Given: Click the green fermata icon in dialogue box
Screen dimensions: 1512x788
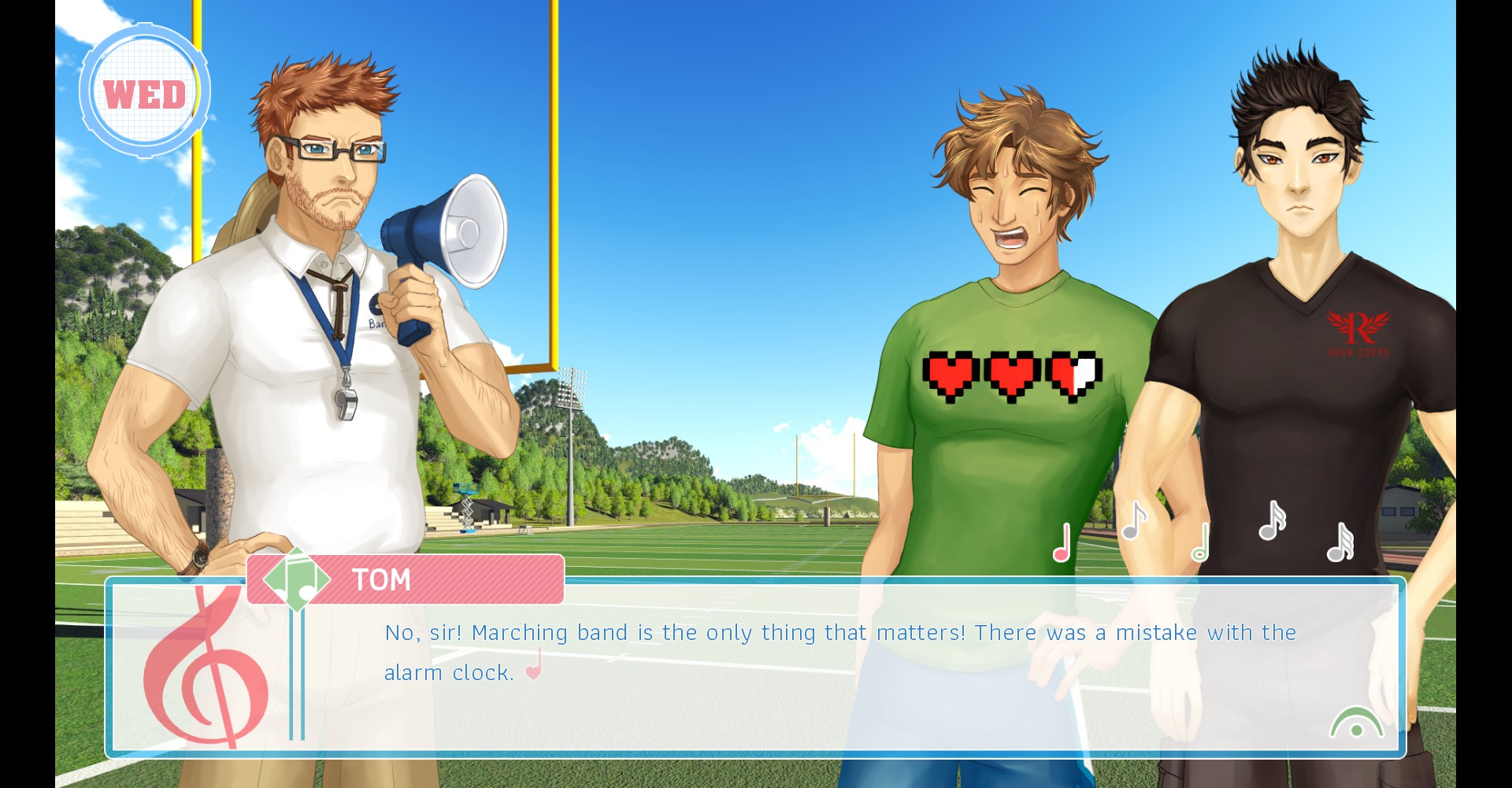Looking at the screenshot, I should pyautogui.click(x=1356, y=723).
